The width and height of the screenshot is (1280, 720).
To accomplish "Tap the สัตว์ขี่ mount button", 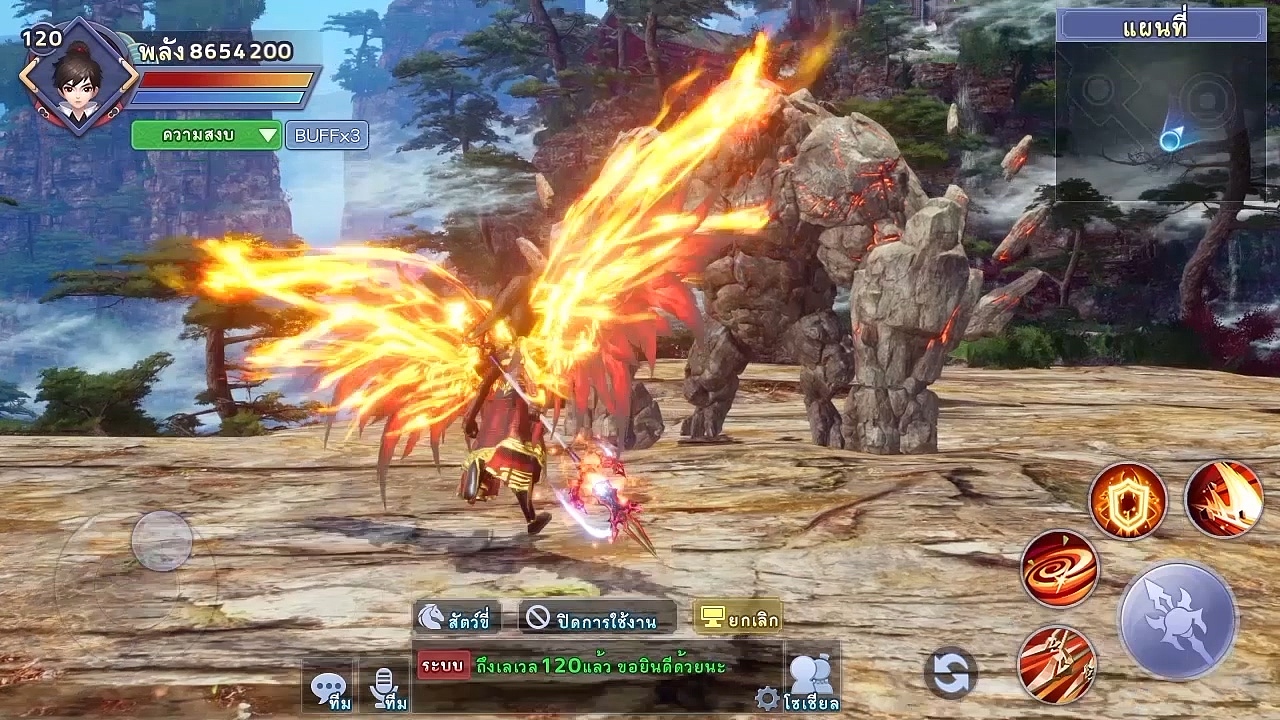I will pos(455,619).
